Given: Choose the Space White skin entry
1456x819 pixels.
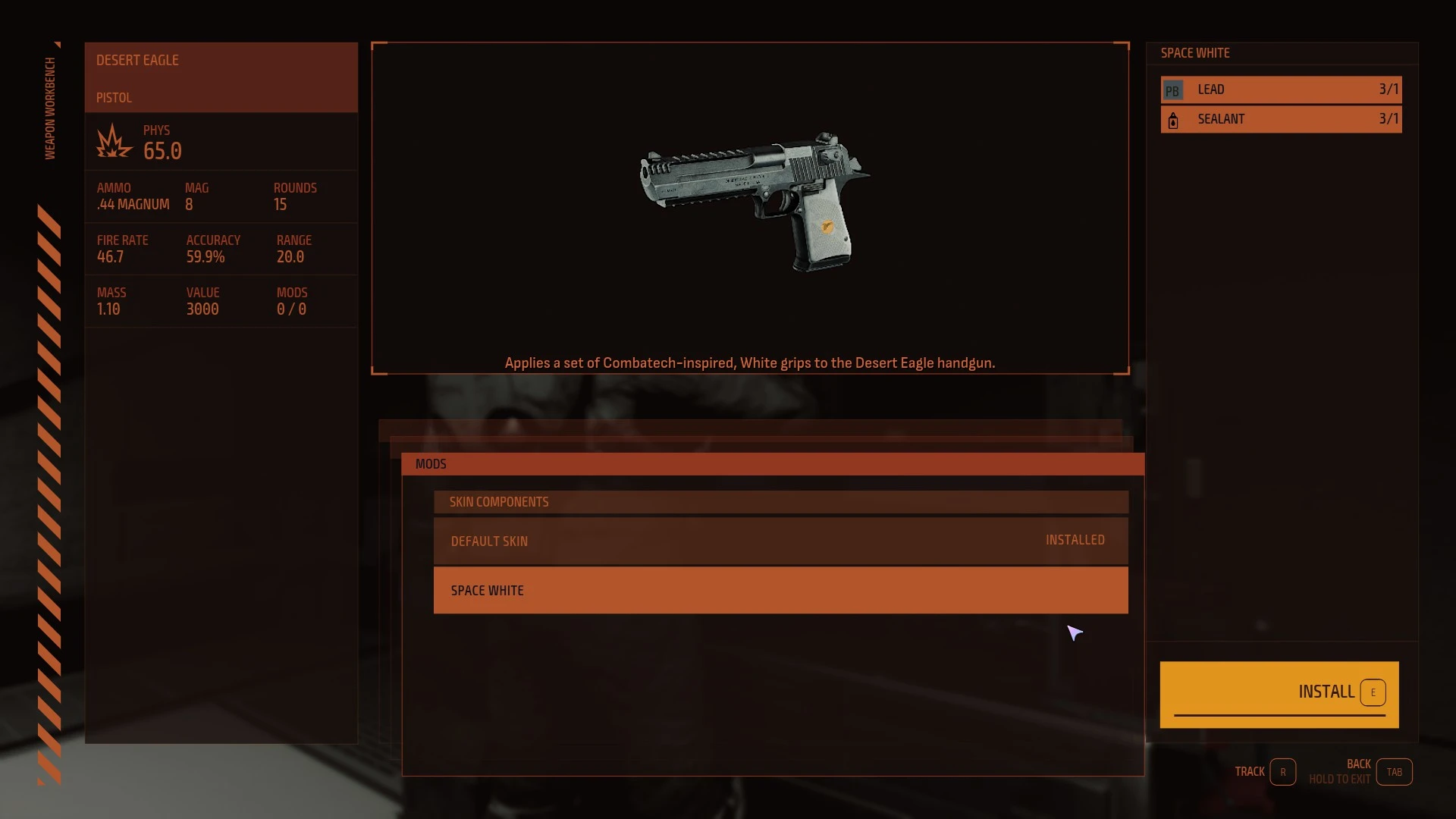Looking at the screenshot, I should 780,590.
